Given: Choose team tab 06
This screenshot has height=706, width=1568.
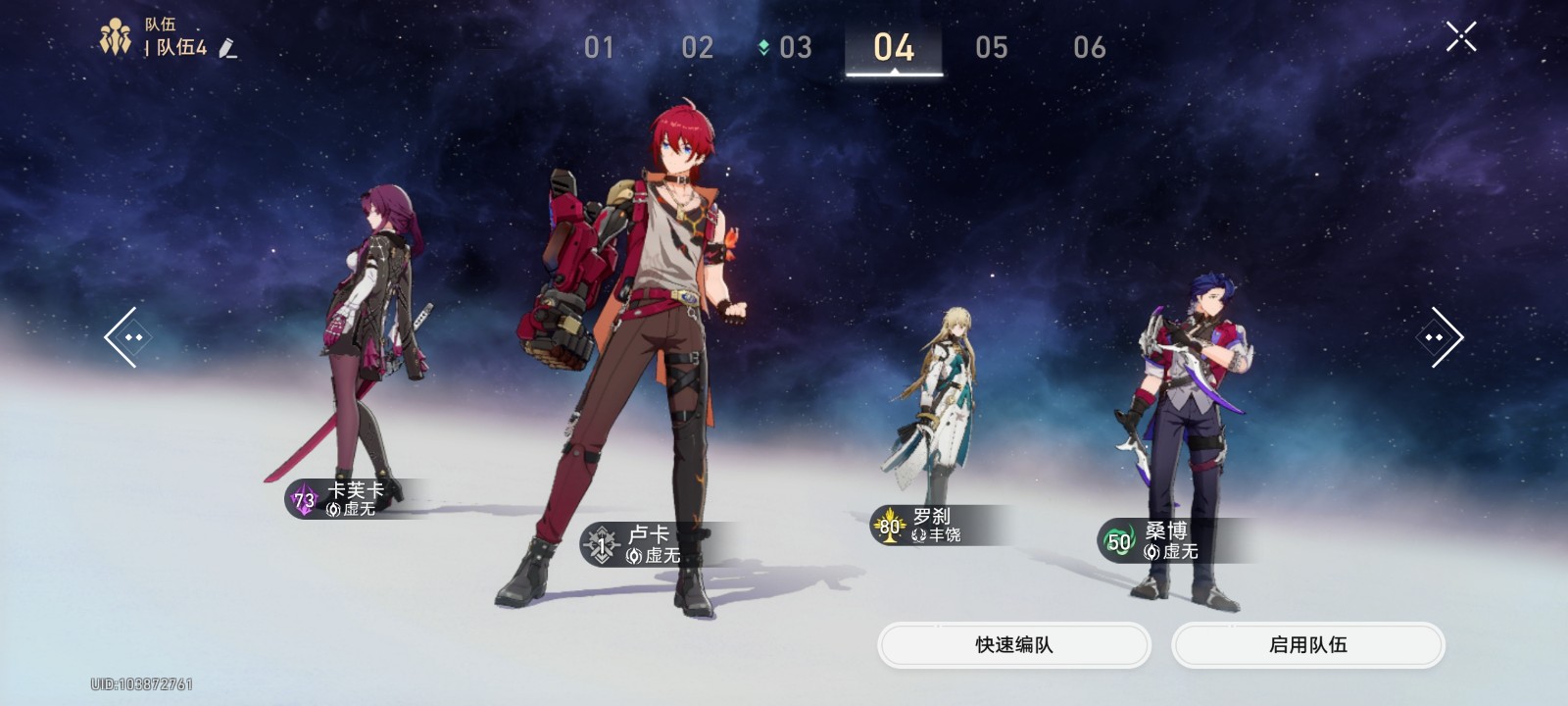Looking at the screenshot, I should (x=1089, y=47).
